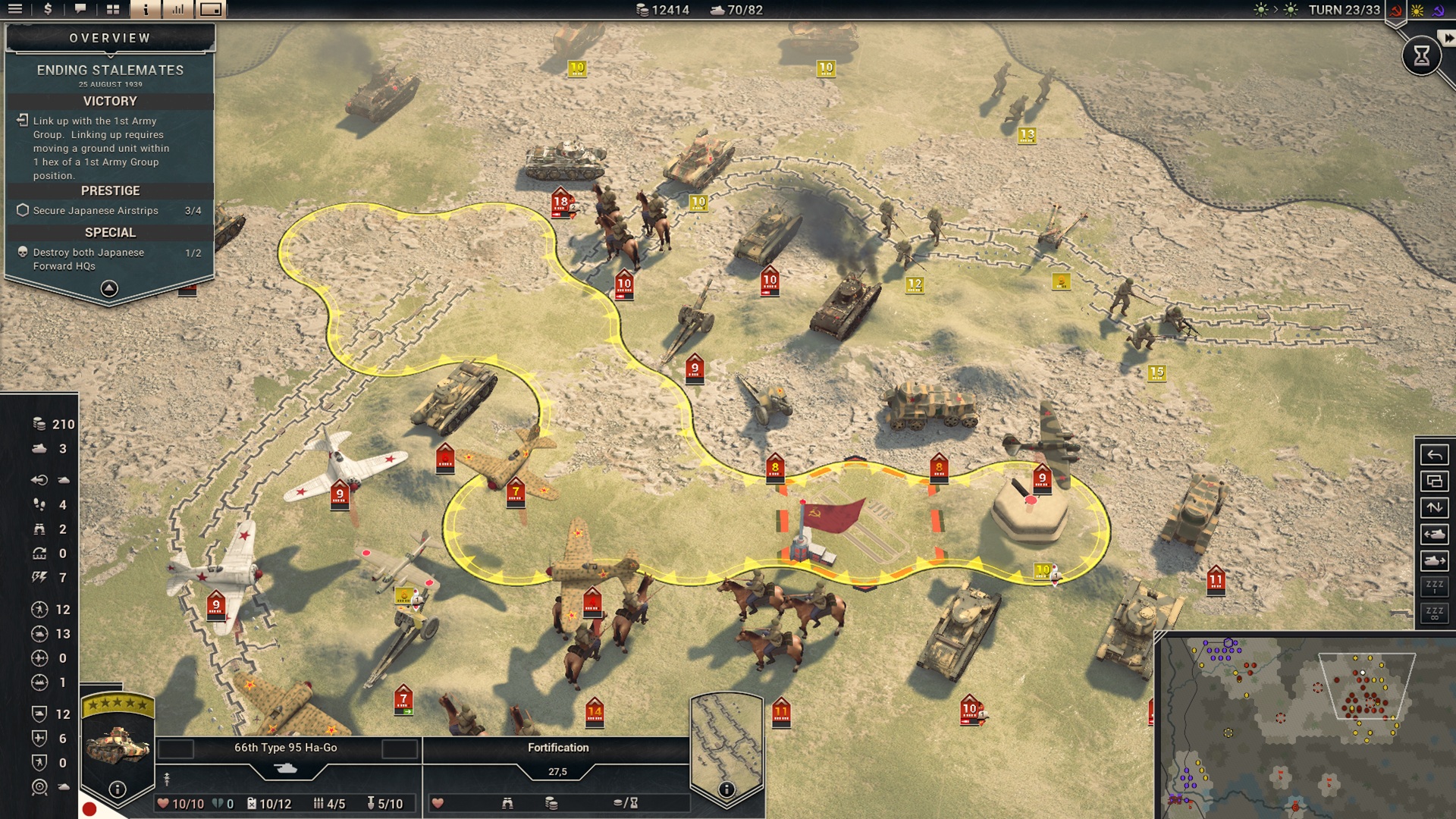
Task: Toggle the up-down arrows switch button
Action: tap(1434, 507)
